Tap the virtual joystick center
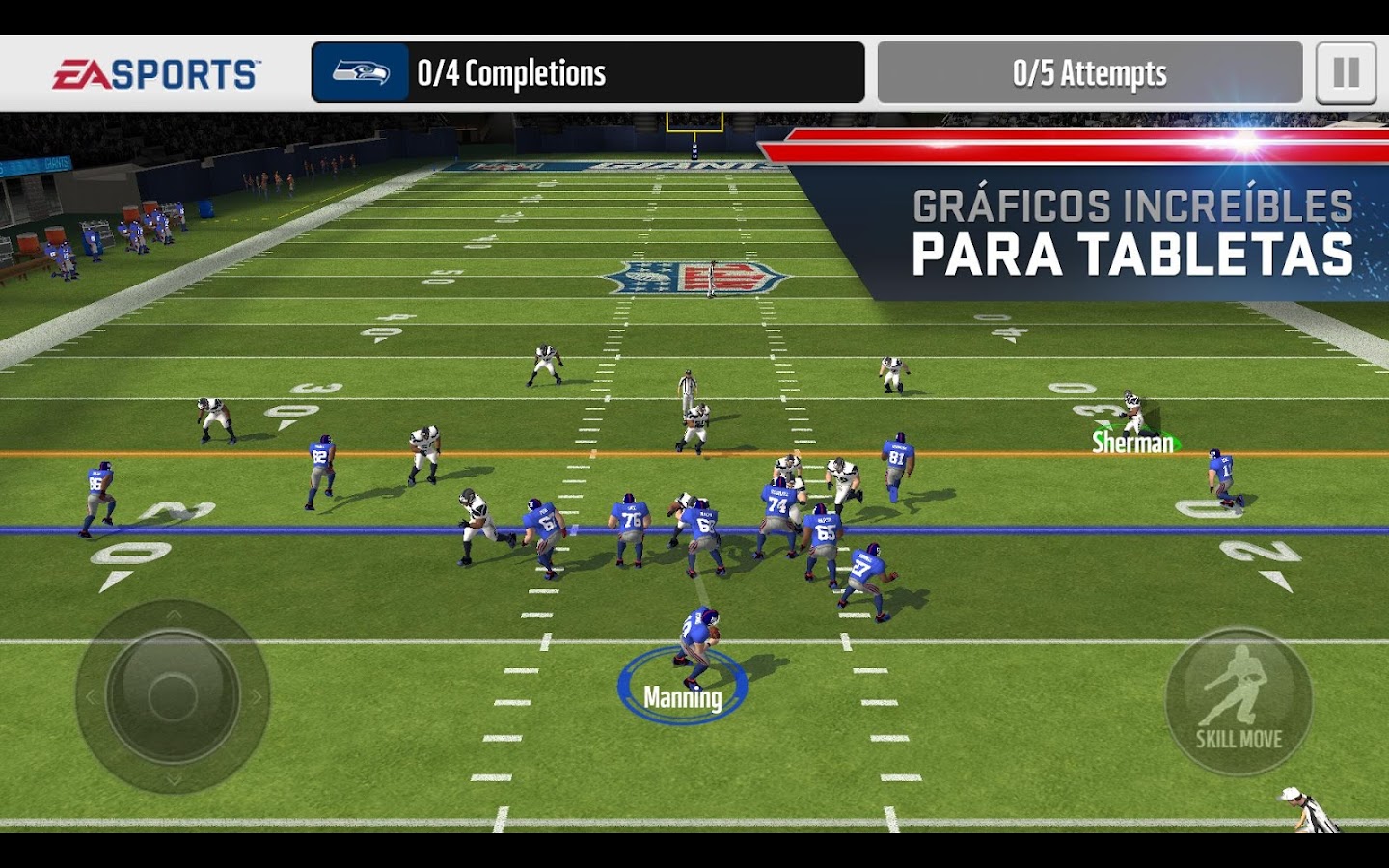 [173, 695]
